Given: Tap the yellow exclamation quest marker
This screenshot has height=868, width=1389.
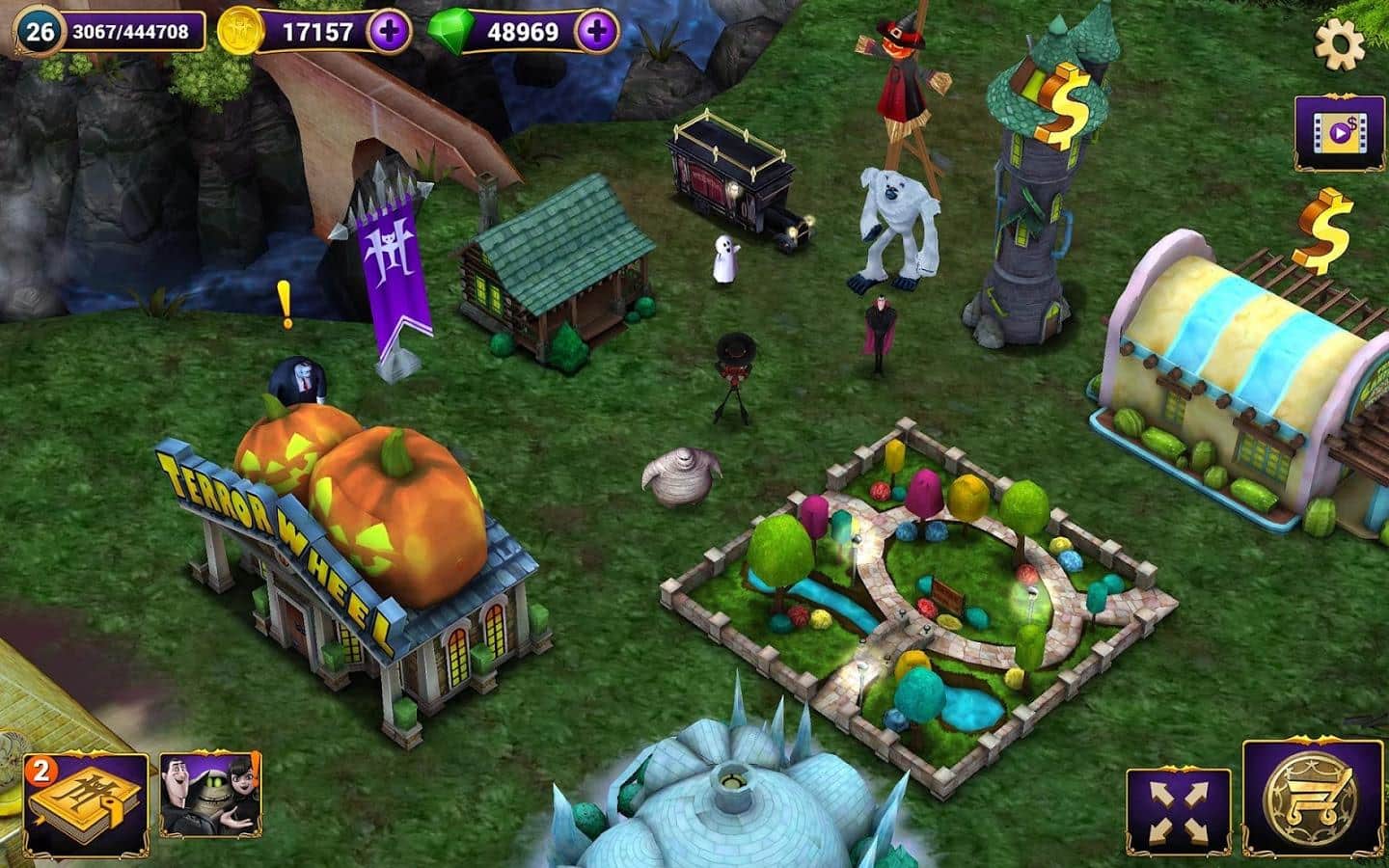Looking at the screenshot, I should [x=286, y=304].
